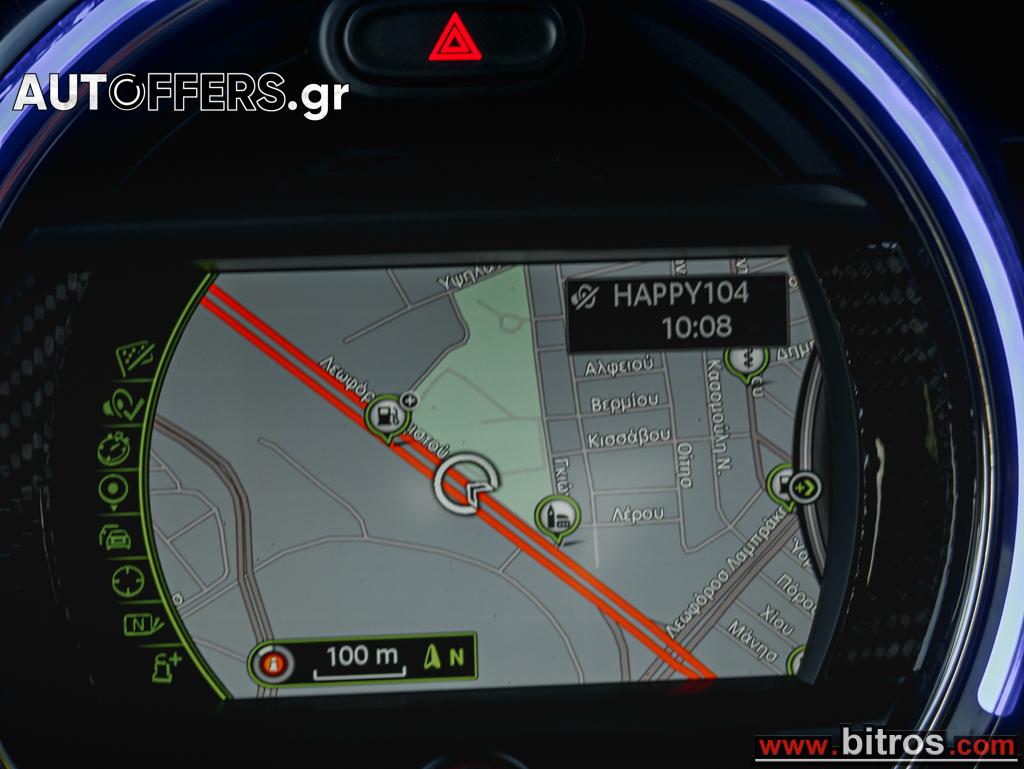The width and height of the screenshot is (1024, 769).
Task: Click the green arrow icon on right edge
Action: coord(805,489)
